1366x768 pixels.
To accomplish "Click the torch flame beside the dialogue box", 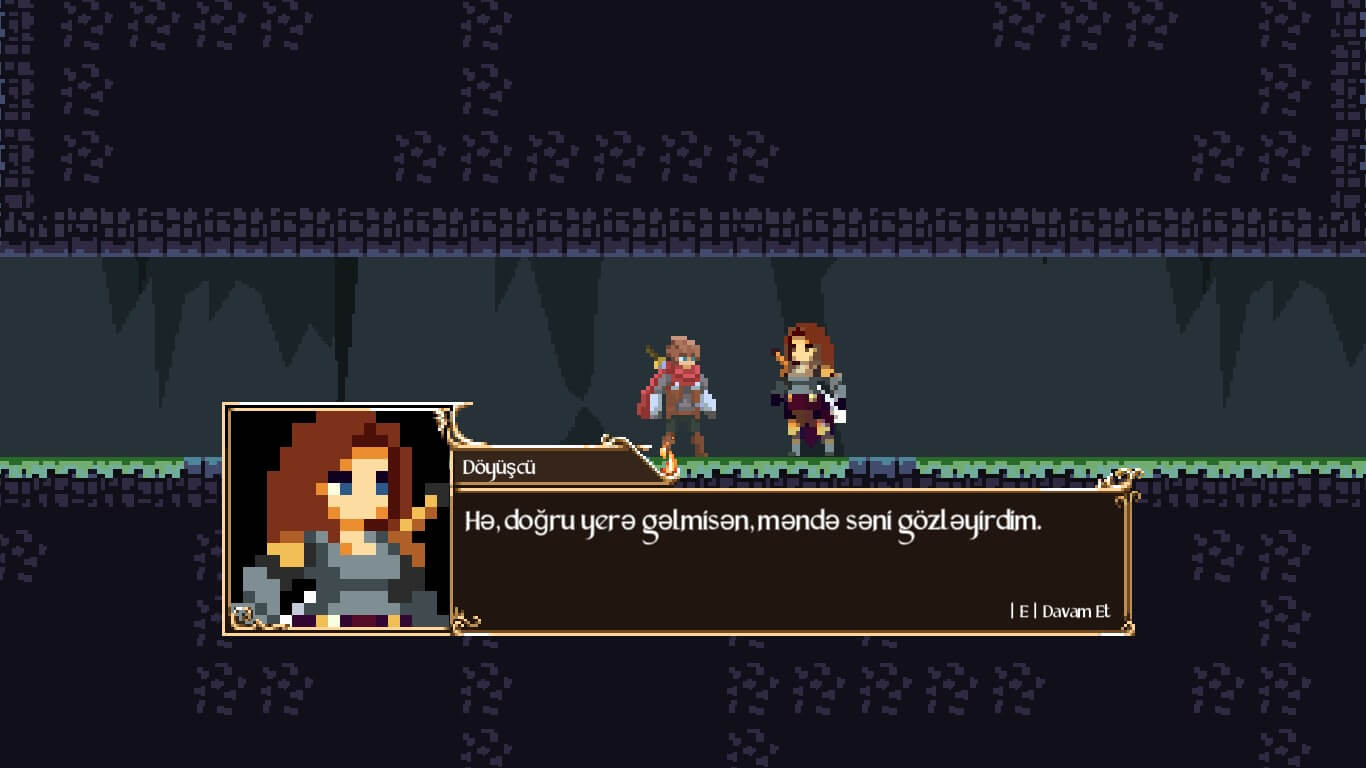I will [668, 462].
